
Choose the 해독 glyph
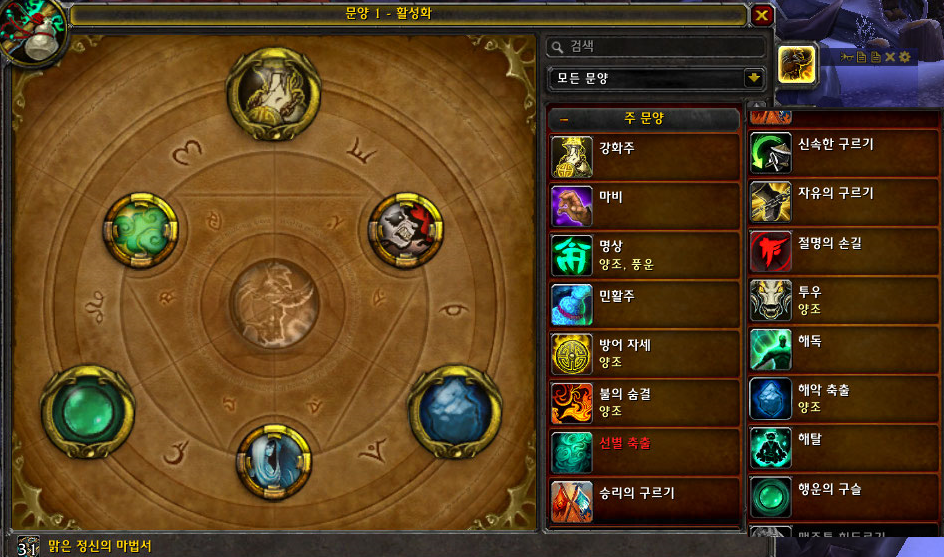tap(845, 348)
